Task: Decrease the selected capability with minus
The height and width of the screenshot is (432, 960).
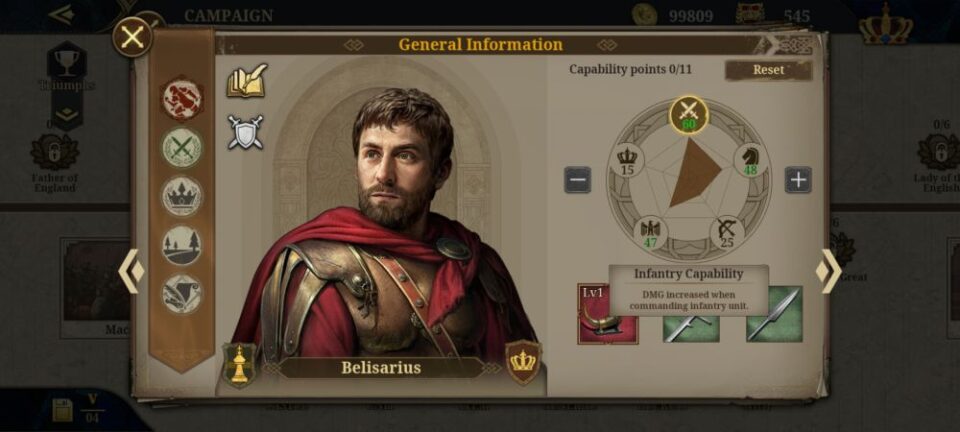Action: [577, 180]
